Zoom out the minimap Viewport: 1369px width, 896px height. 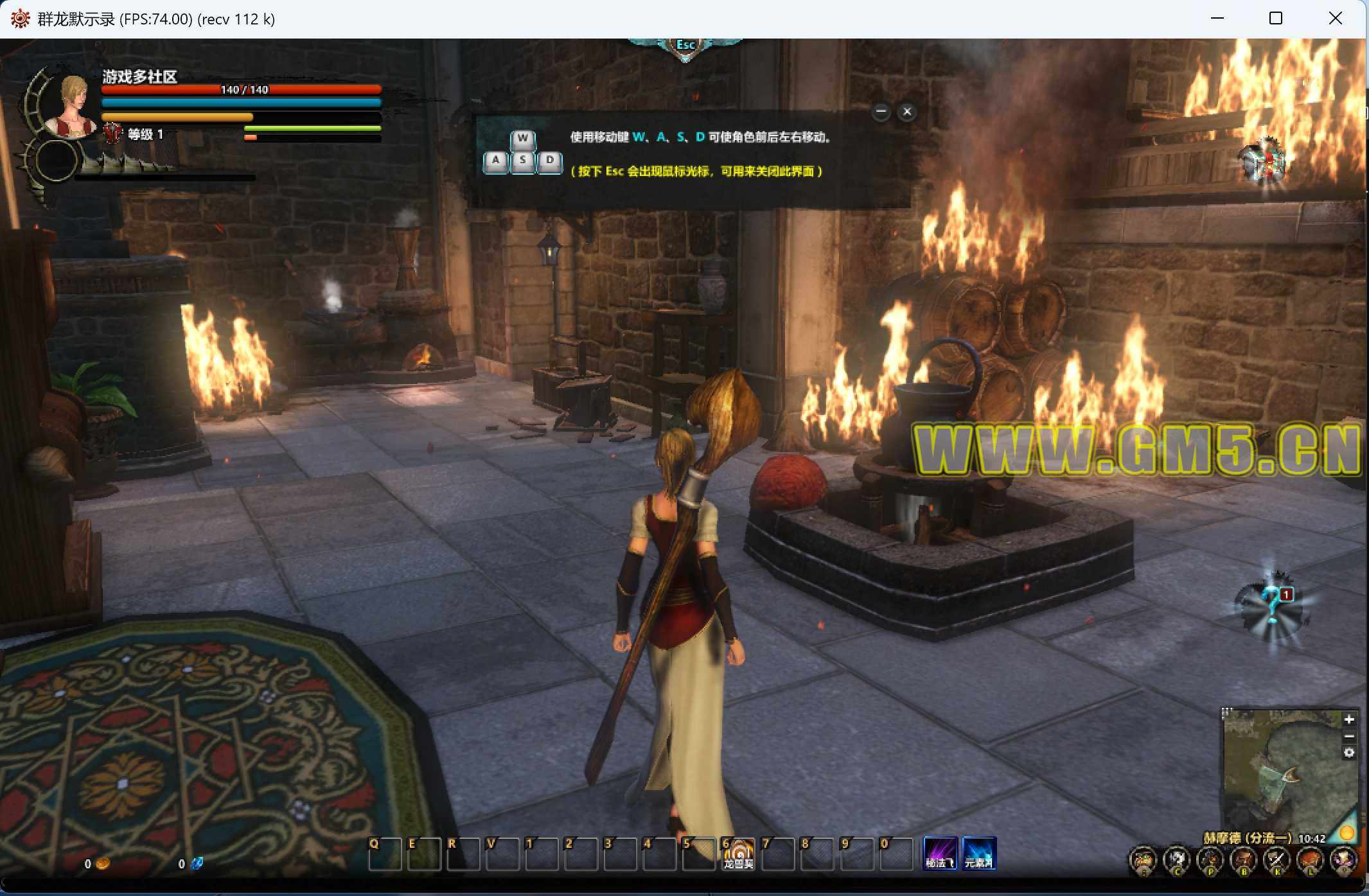coord(1349,736)
